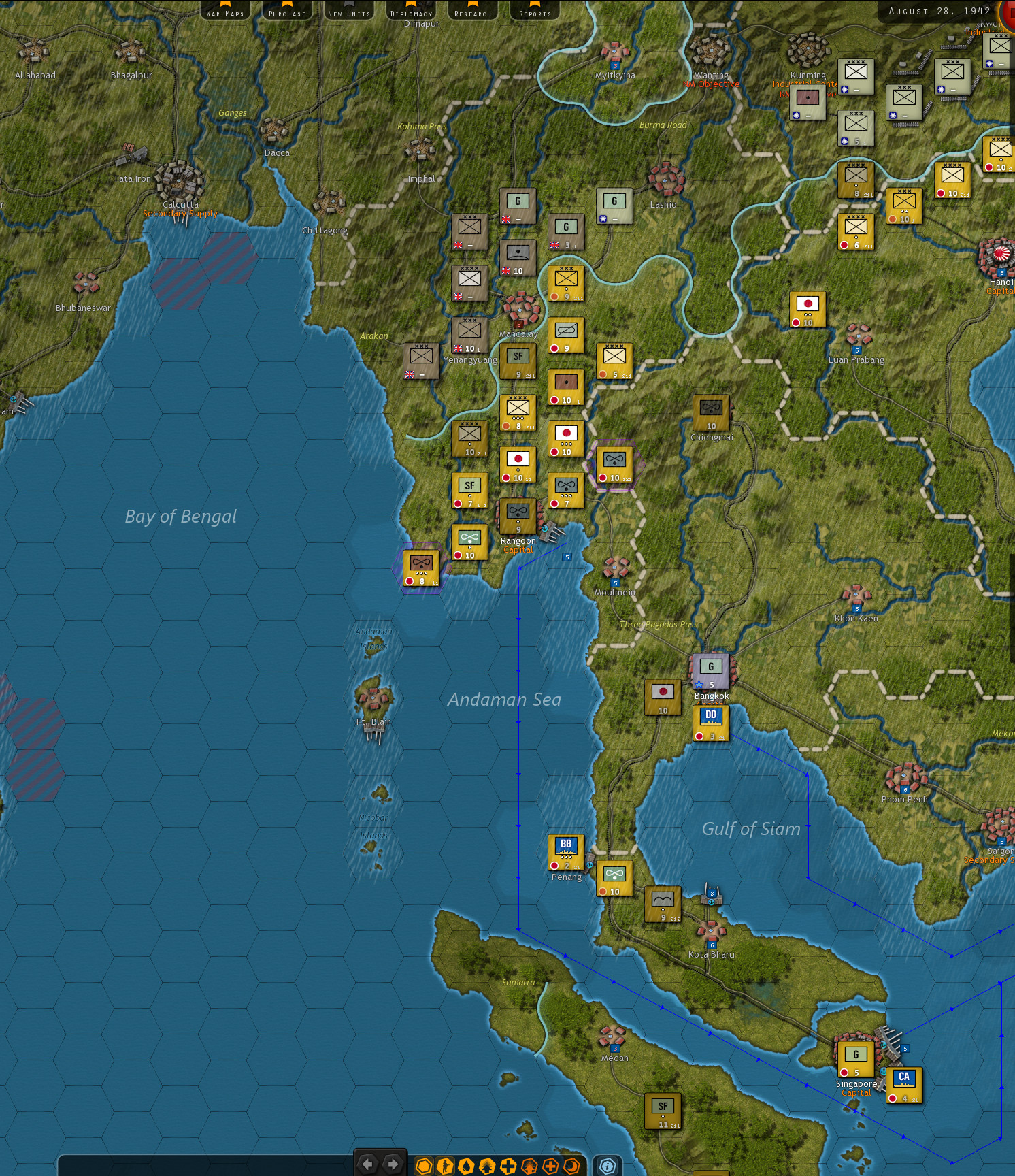Open the New Units menu

tap(348, 12)
